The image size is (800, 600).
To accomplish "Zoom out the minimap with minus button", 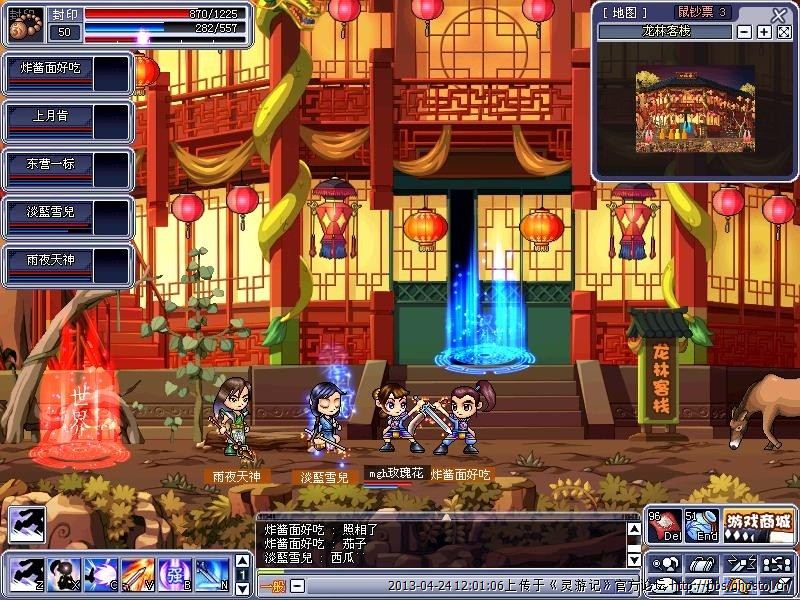I will [x=746, y=32].
